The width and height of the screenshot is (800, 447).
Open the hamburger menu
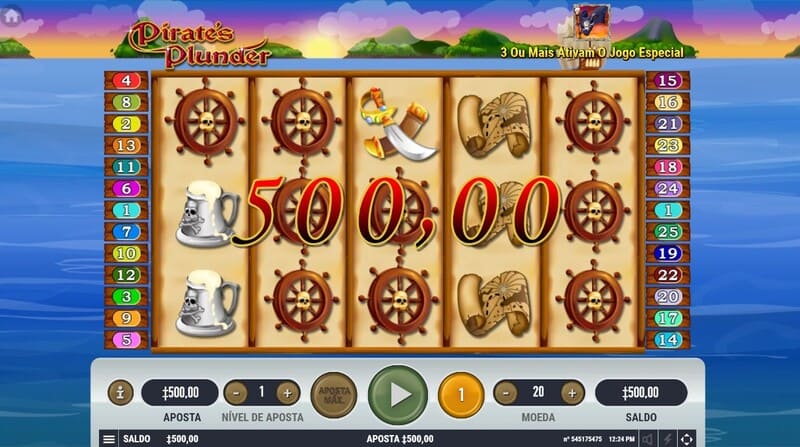109,439
